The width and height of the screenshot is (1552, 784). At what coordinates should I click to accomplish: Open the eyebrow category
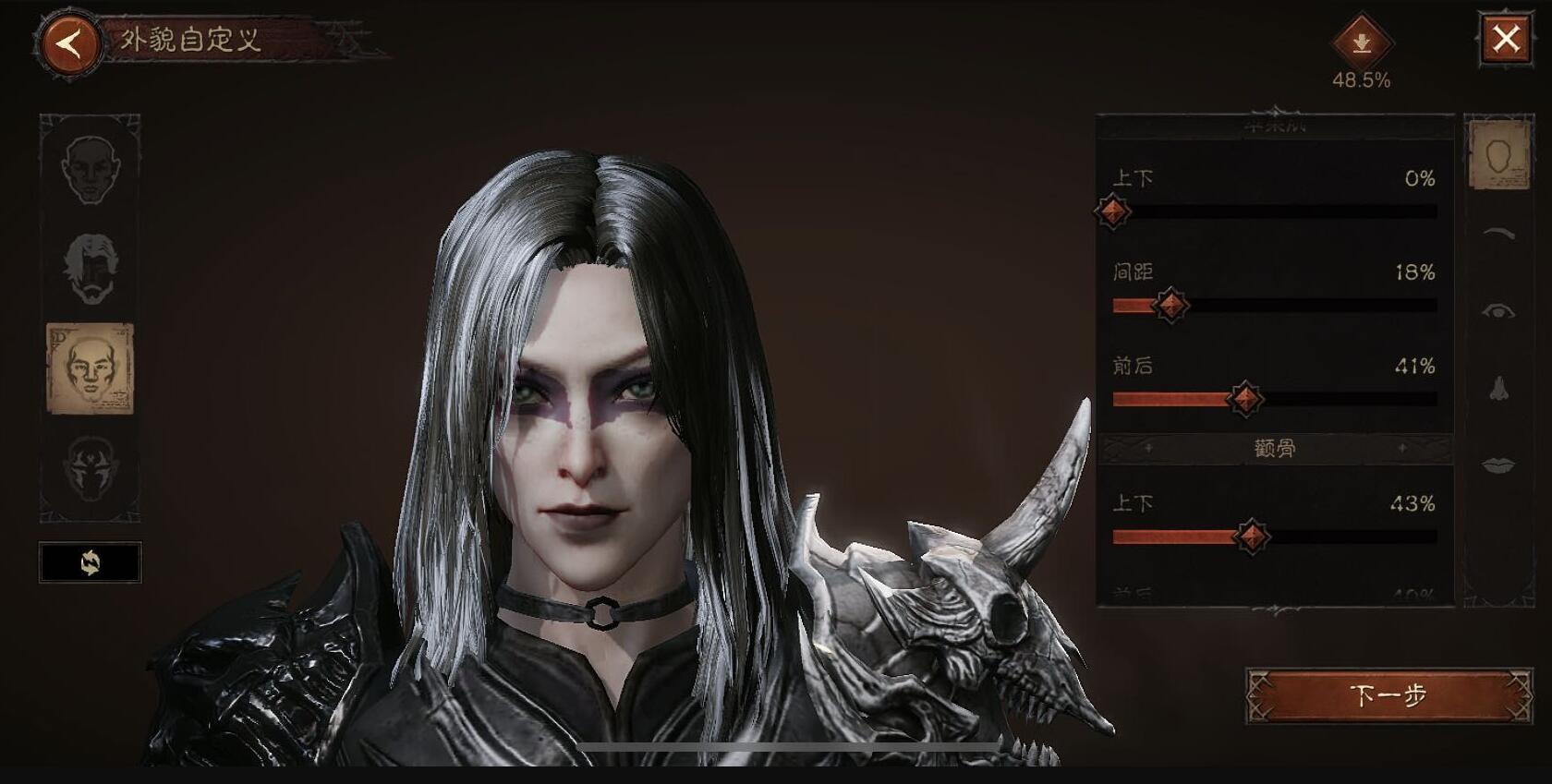[x=1498, y=234]
